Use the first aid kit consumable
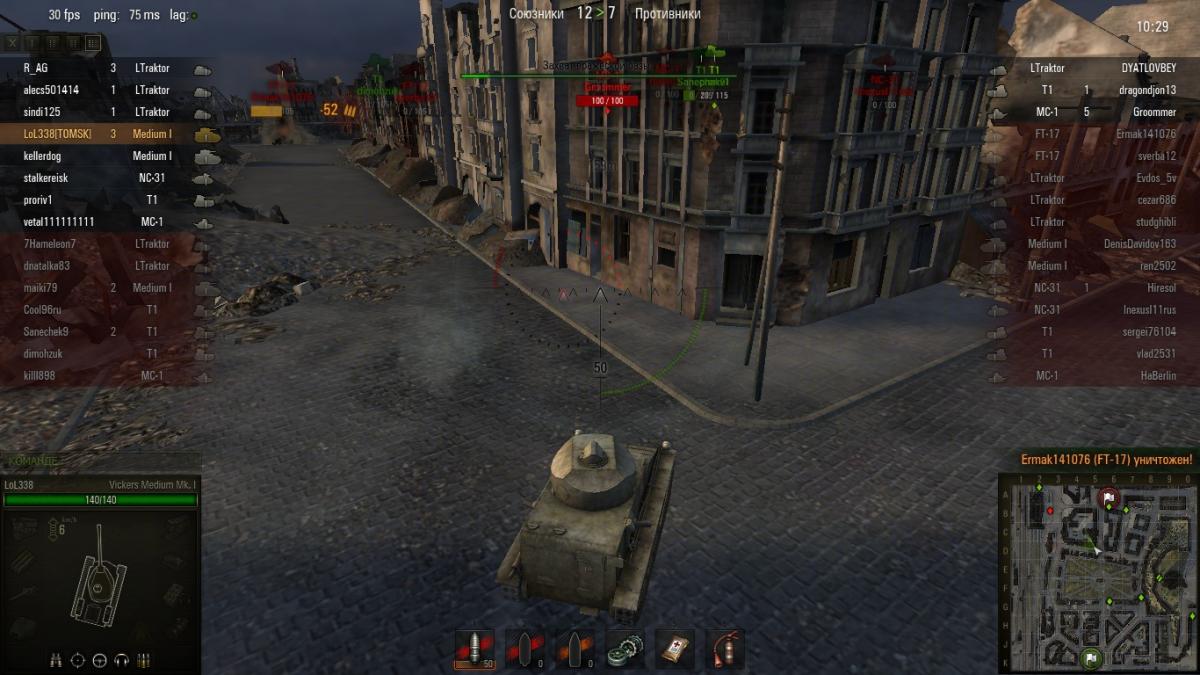This screenshot has width=1200, height=675. (675, 649)
